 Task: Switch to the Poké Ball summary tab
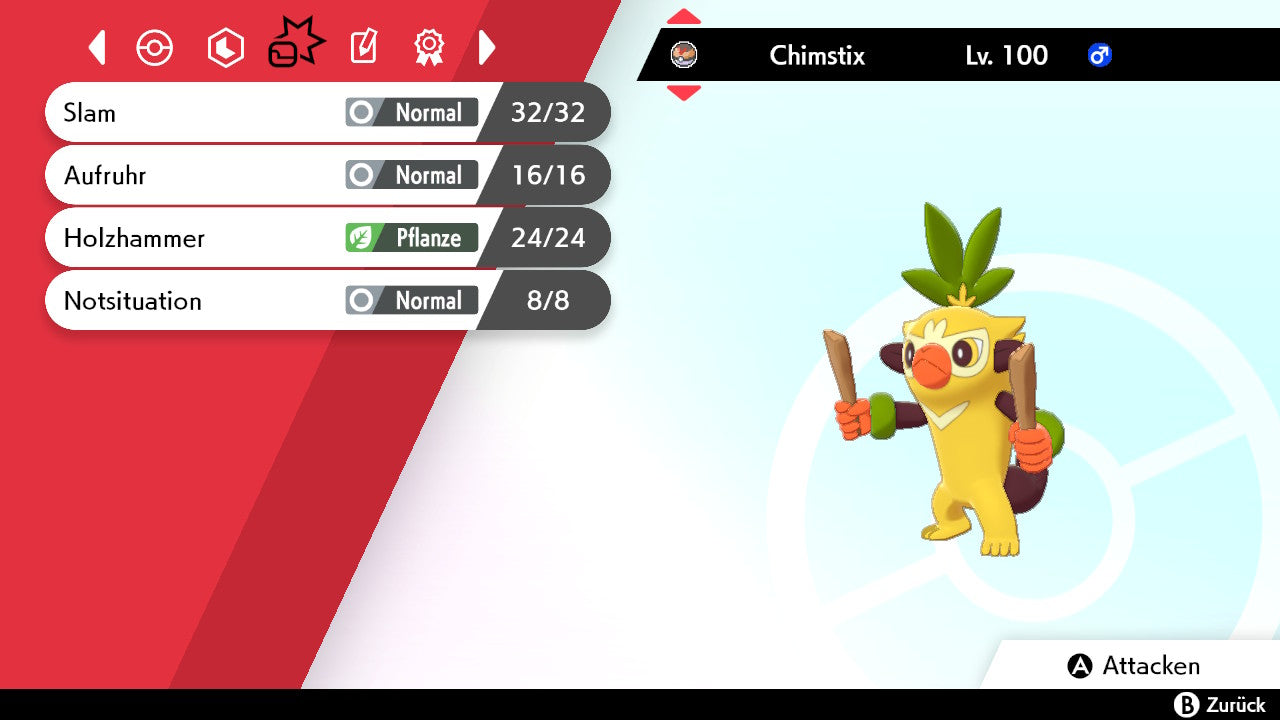click(155, 48)
